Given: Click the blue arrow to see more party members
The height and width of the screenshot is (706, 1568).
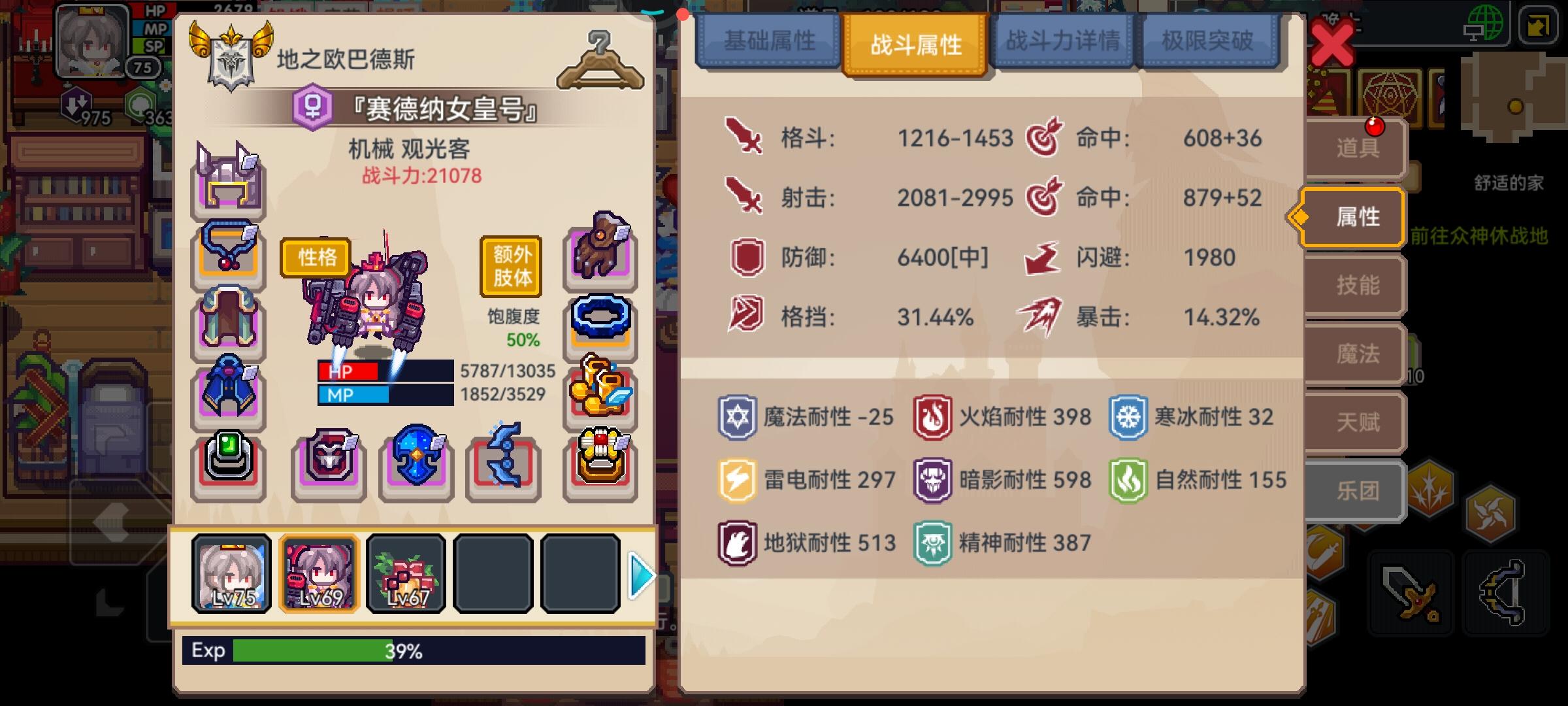Looking at the screenshot, I should pyautogui.click(x=642, y=574).
